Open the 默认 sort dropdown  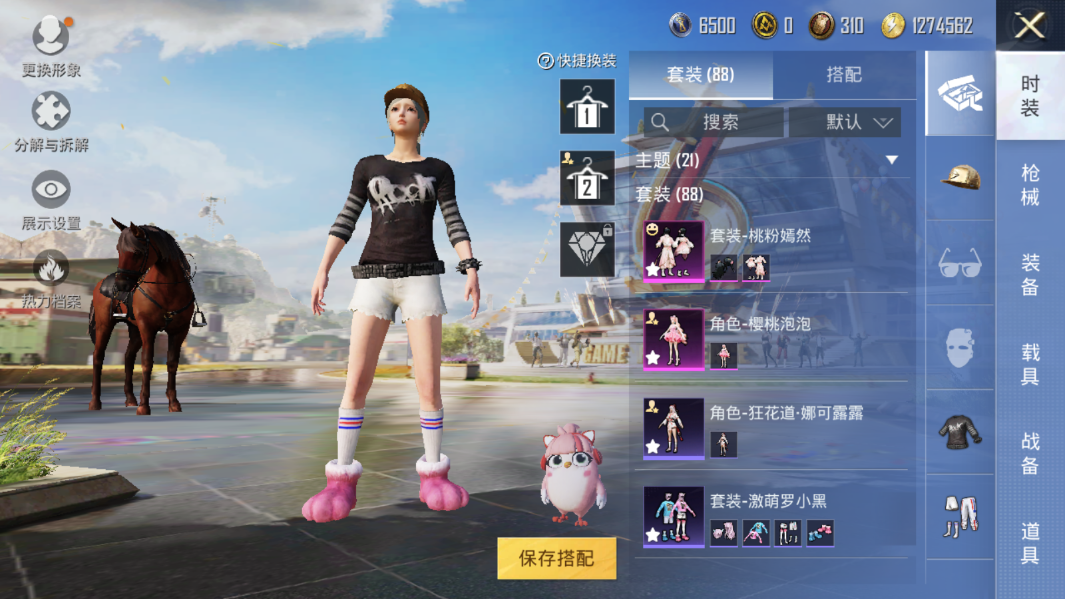point(845,122)
